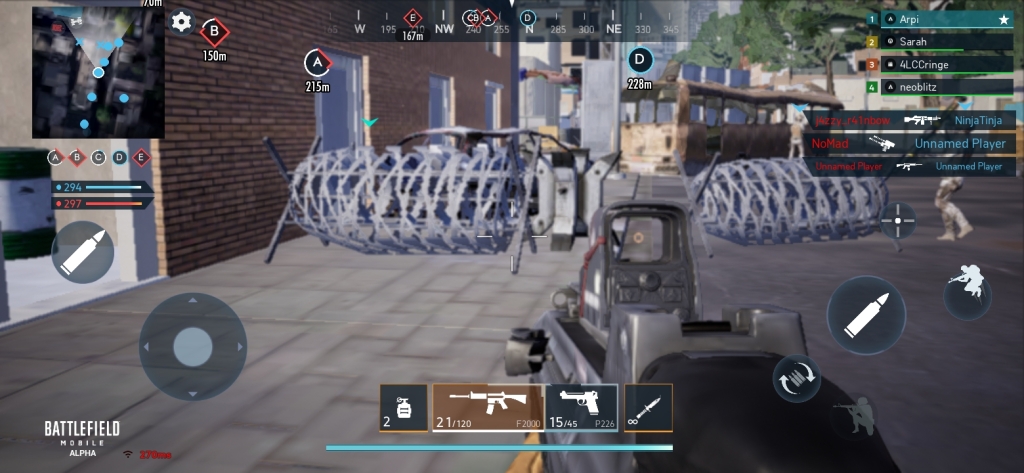Reload the weapon with the magazine button

pyautogui.click(x=796, y=376)
